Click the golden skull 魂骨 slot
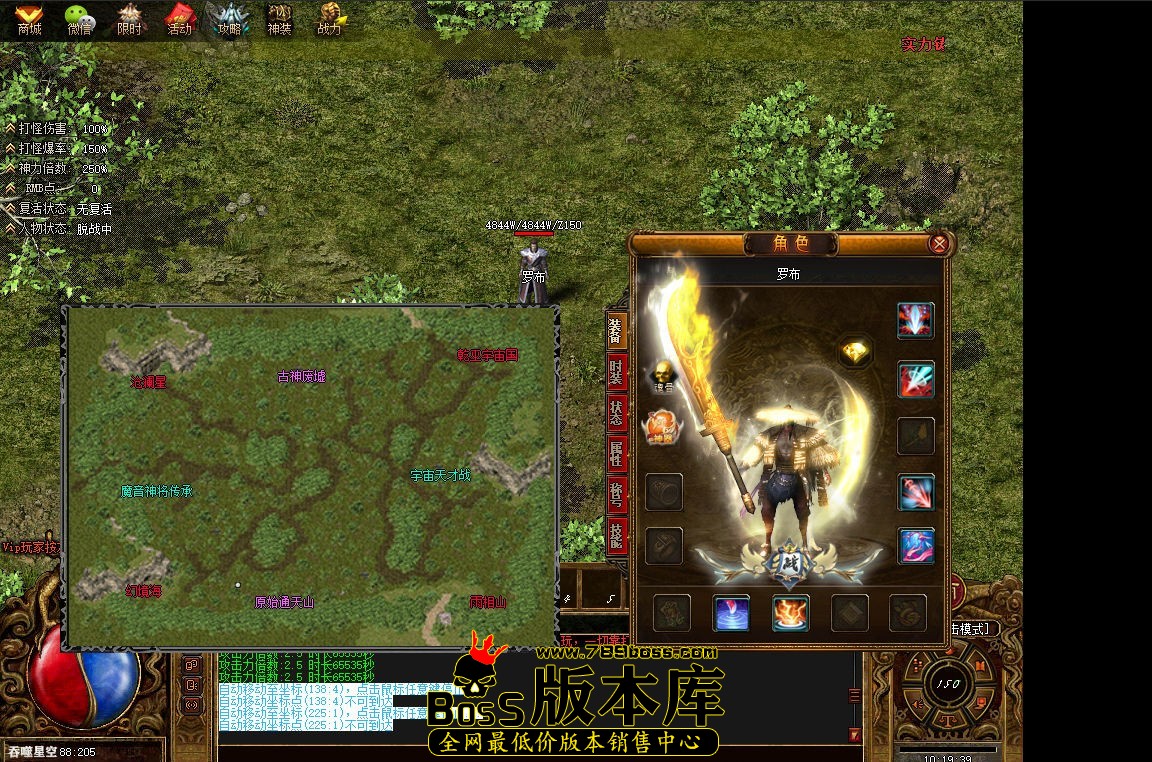Screen dimensions: 1152x762 pyautogui.click(x=662, y=372)
